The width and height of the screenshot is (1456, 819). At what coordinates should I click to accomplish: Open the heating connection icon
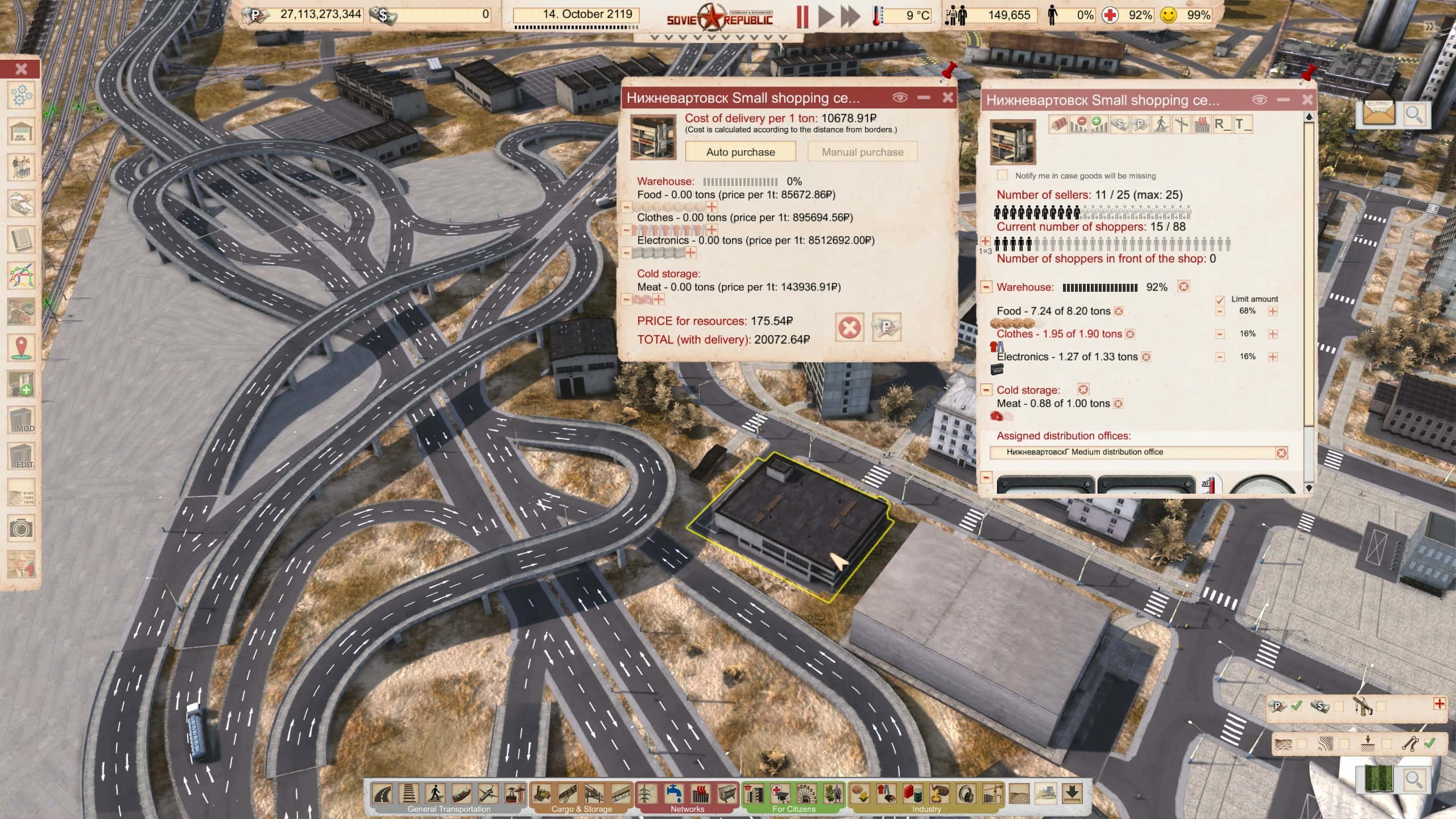coord(1202,124)
